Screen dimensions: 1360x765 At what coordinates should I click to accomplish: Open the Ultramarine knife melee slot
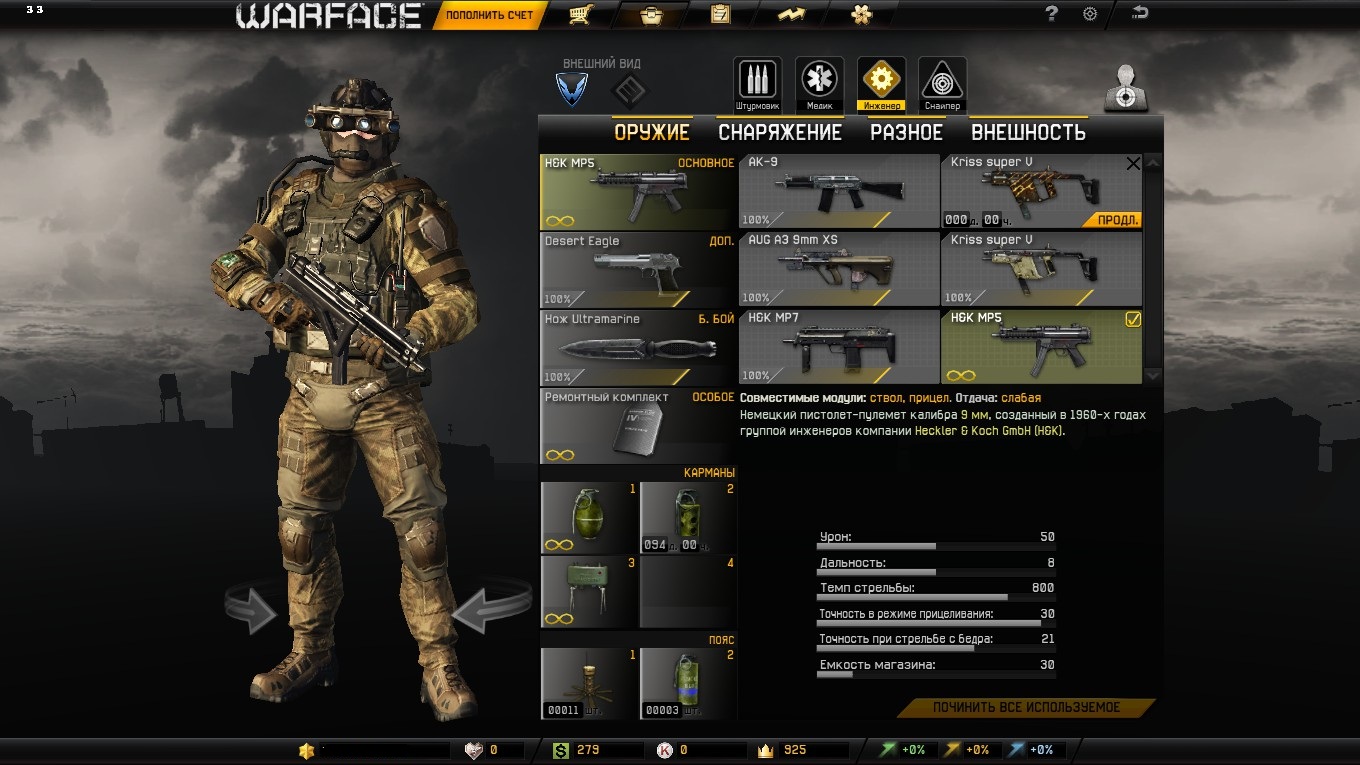pyautogui.click(x=638, y=346)
